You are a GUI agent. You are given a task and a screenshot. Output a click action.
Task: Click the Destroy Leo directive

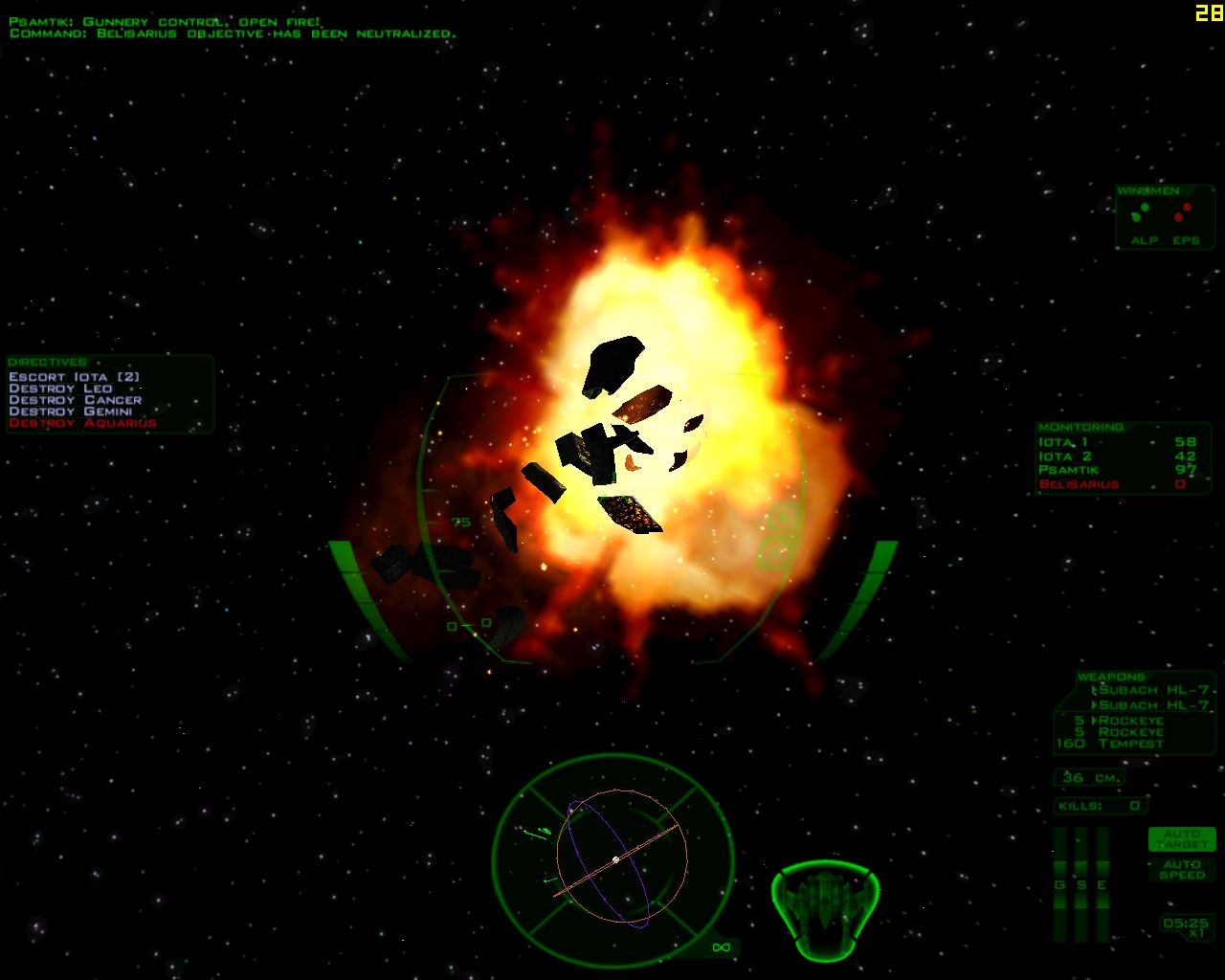tap(60, 389)
